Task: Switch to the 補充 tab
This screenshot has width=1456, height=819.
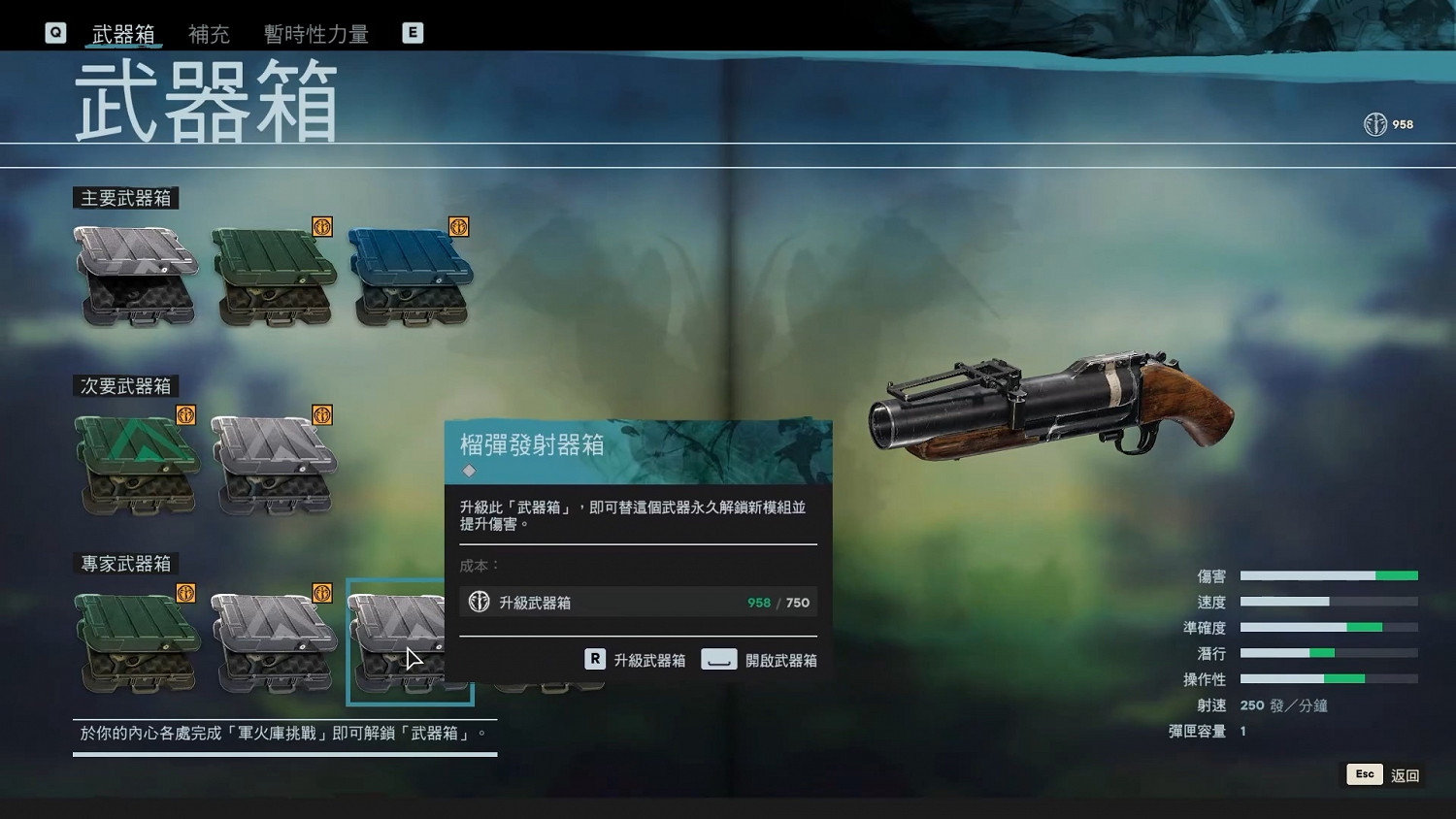Action: (209, 33)
